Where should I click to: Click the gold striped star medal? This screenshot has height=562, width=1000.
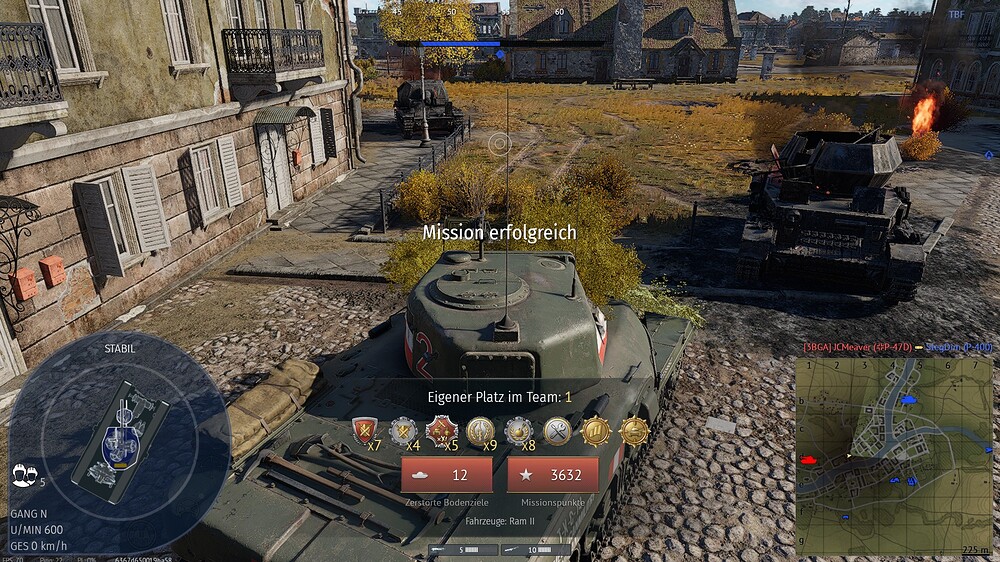[x=596, y=431]
